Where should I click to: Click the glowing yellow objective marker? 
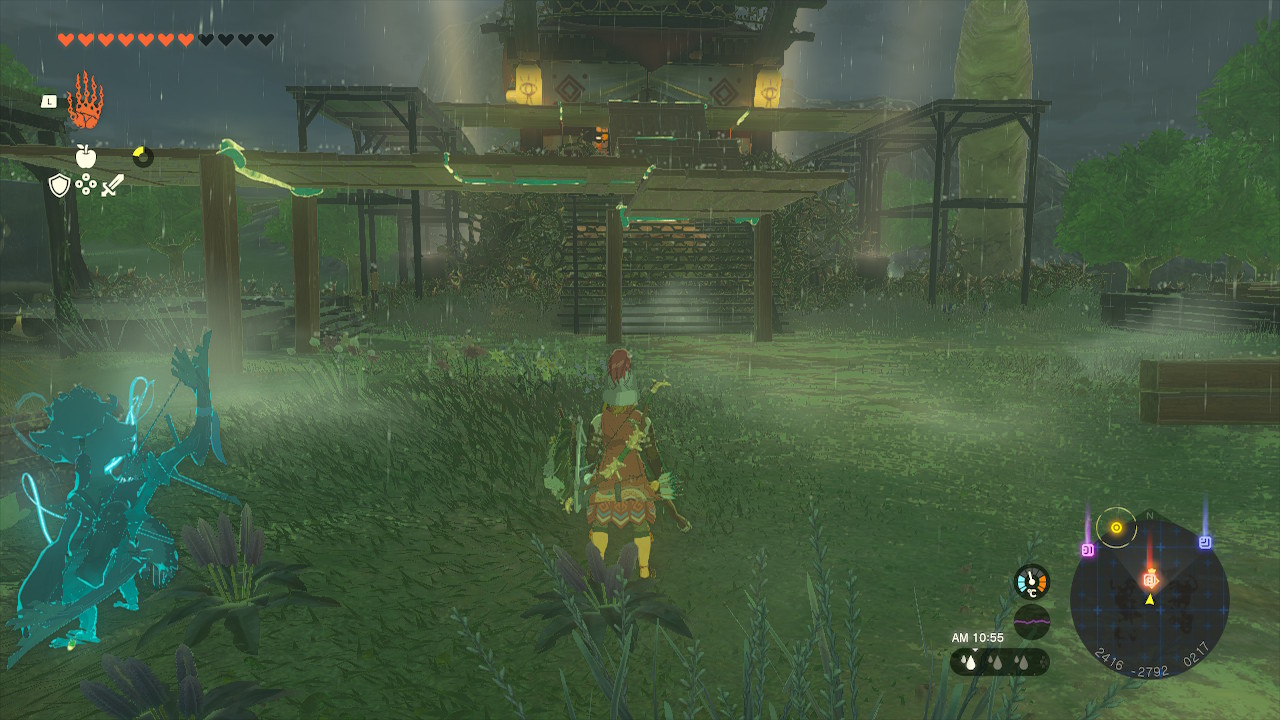[x=1116, y=527]
